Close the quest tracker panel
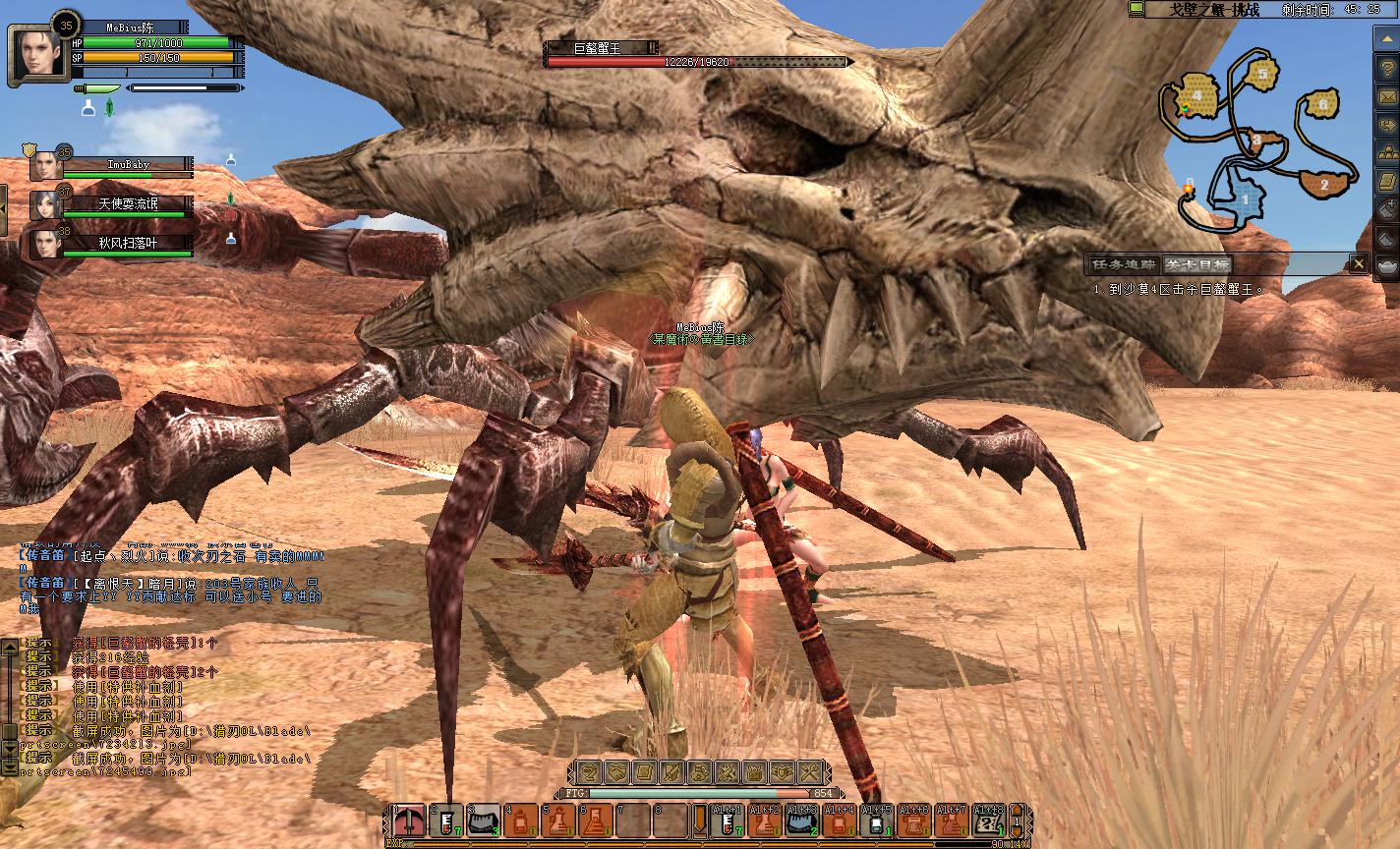1400x849 pixels. [x=1358, y=263]
